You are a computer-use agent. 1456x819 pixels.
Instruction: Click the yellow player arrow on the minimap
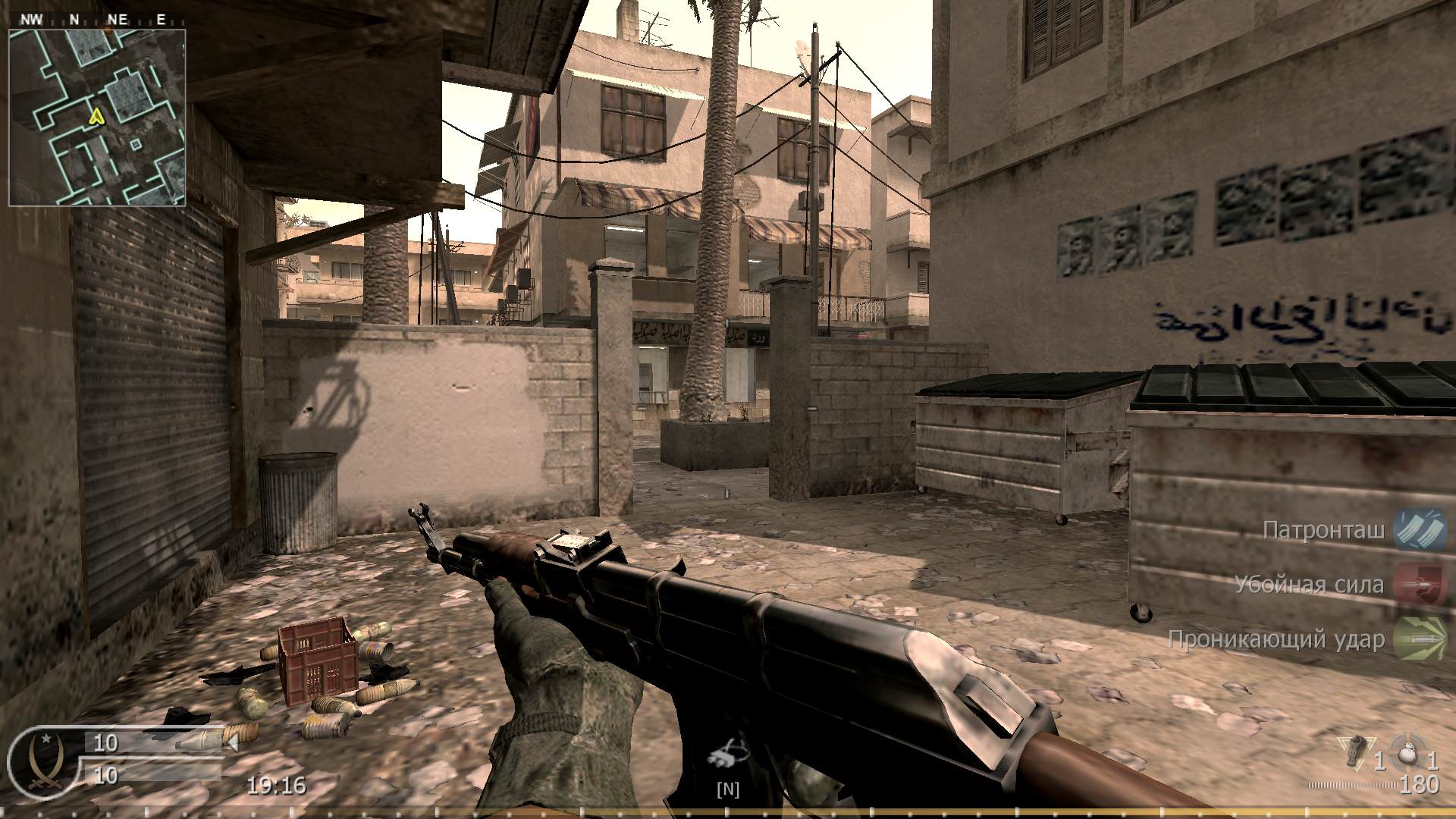click(96, 118)
